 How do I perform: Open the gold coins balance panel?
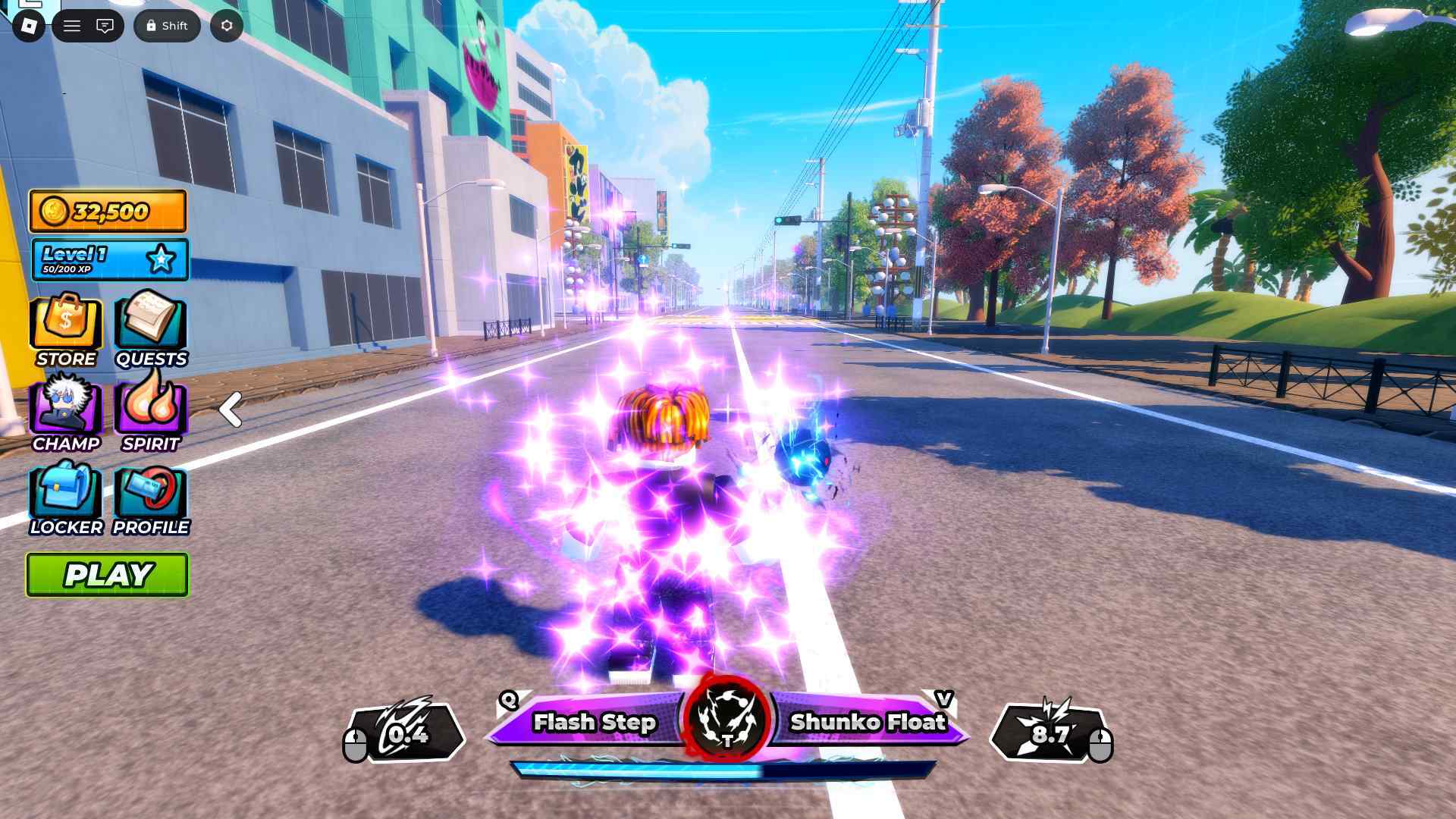coord(108,211)
